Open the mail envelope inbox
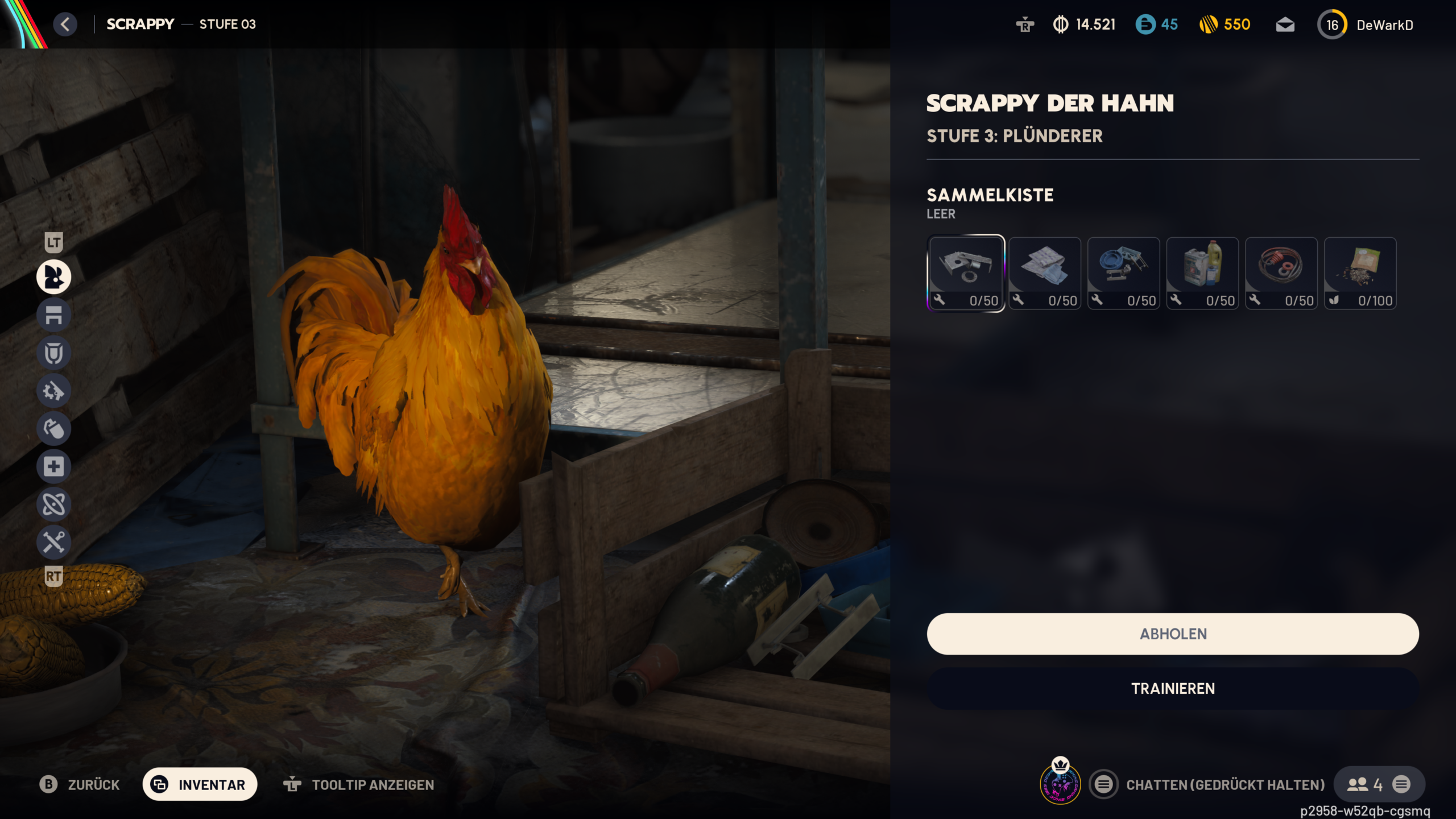The width and height of the screenshot is (1456, 819). click(1285, 25)
